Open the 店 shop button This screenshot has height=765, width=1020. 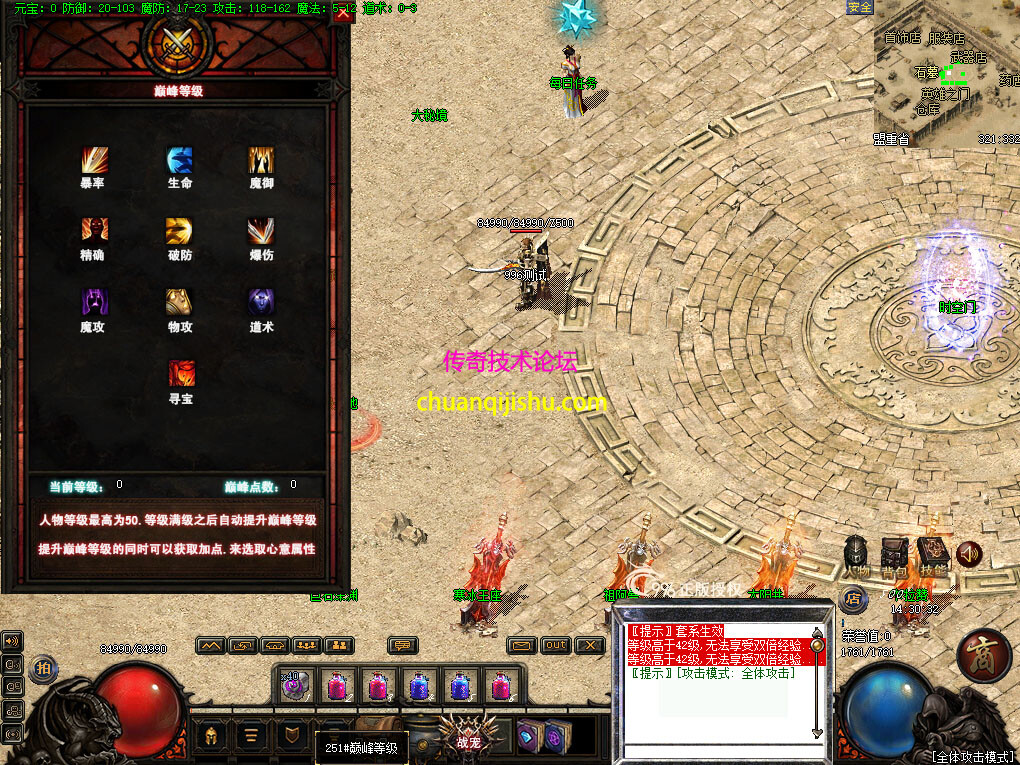coord(853,600)
